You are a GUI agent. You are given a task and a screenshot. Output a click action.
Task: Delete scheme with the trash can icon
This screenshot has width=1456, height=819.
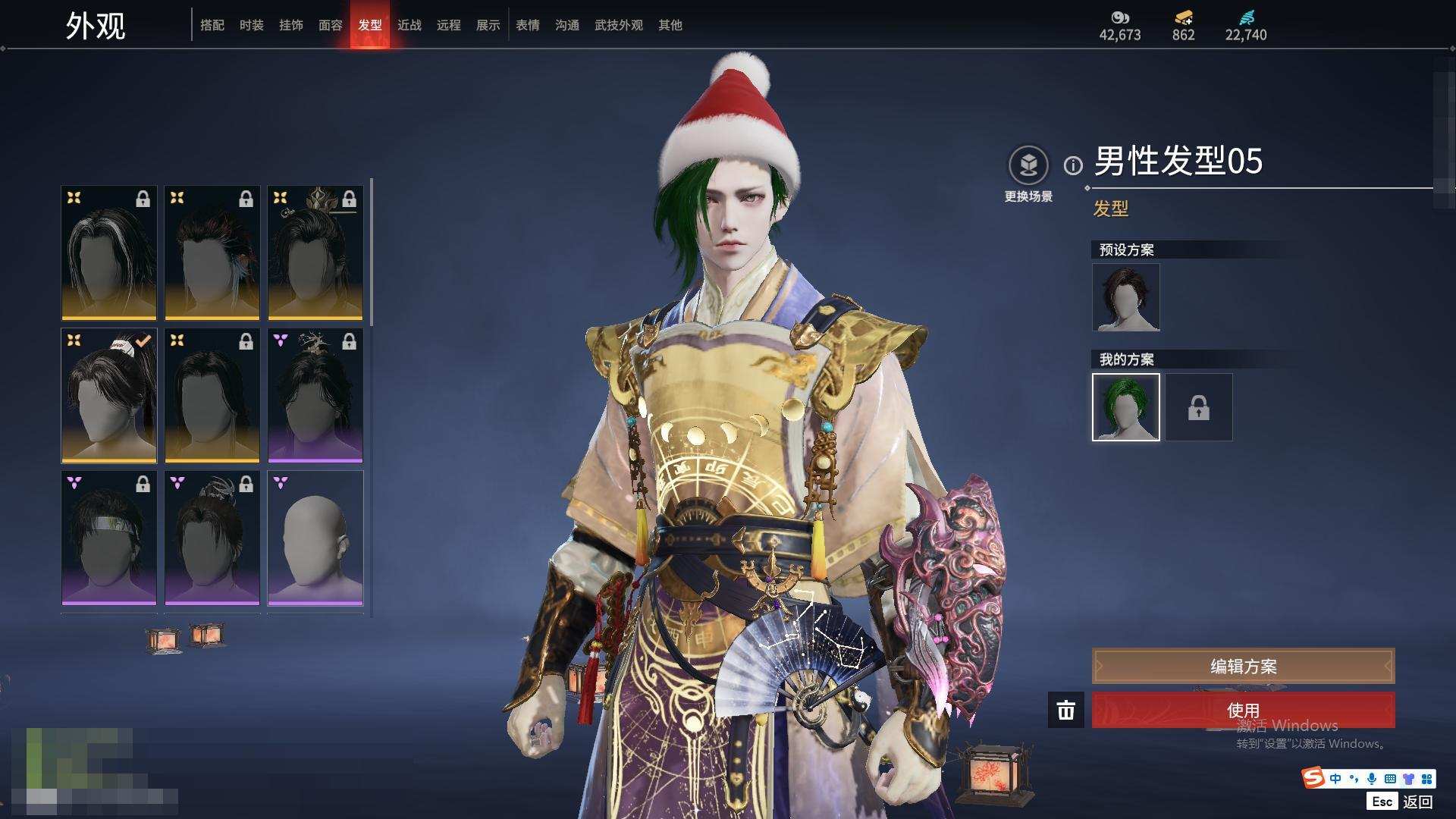click(x=1065, y=711)
